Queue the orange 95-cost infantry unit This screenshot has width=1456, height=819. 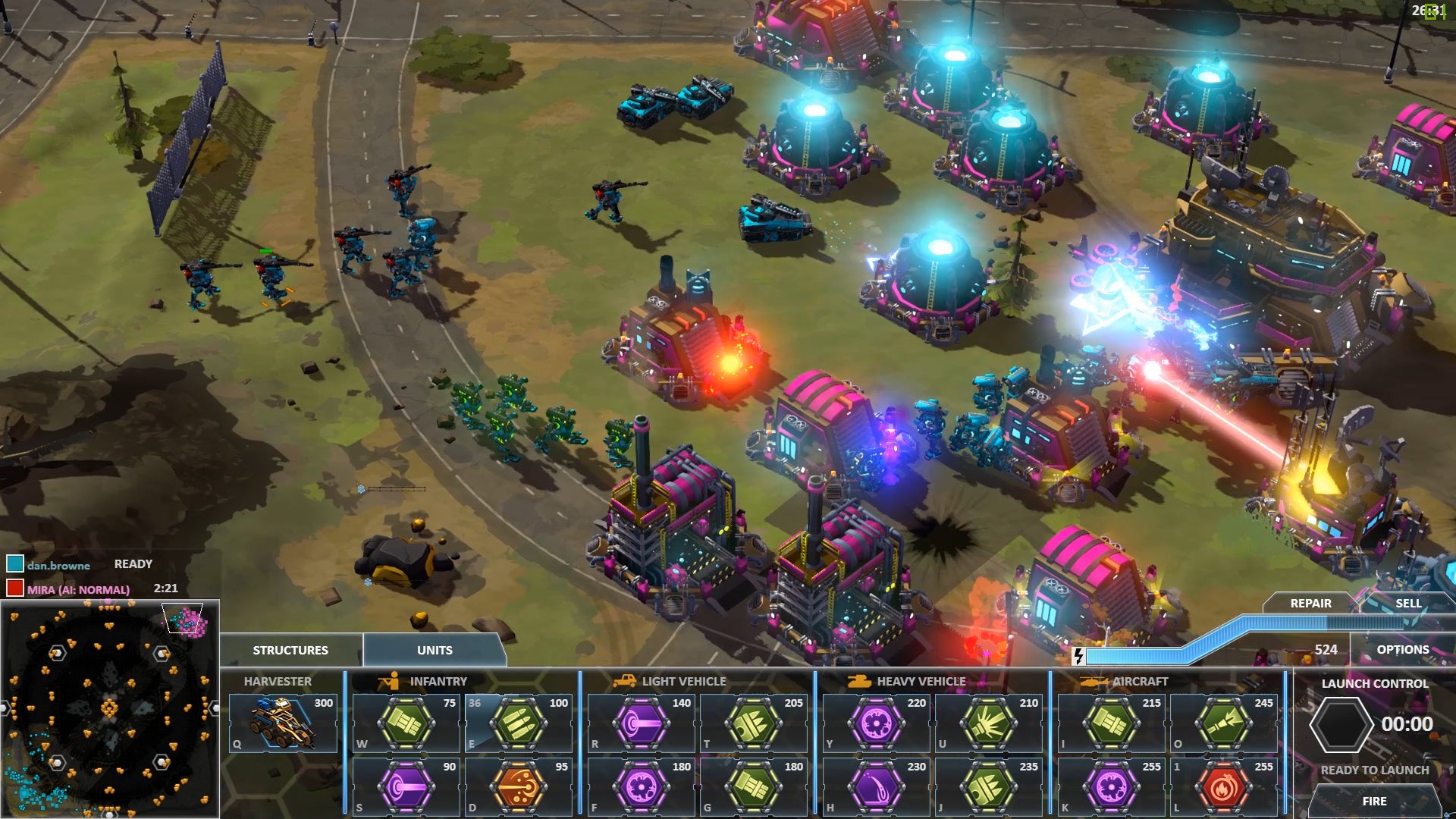tap(519, 787)
